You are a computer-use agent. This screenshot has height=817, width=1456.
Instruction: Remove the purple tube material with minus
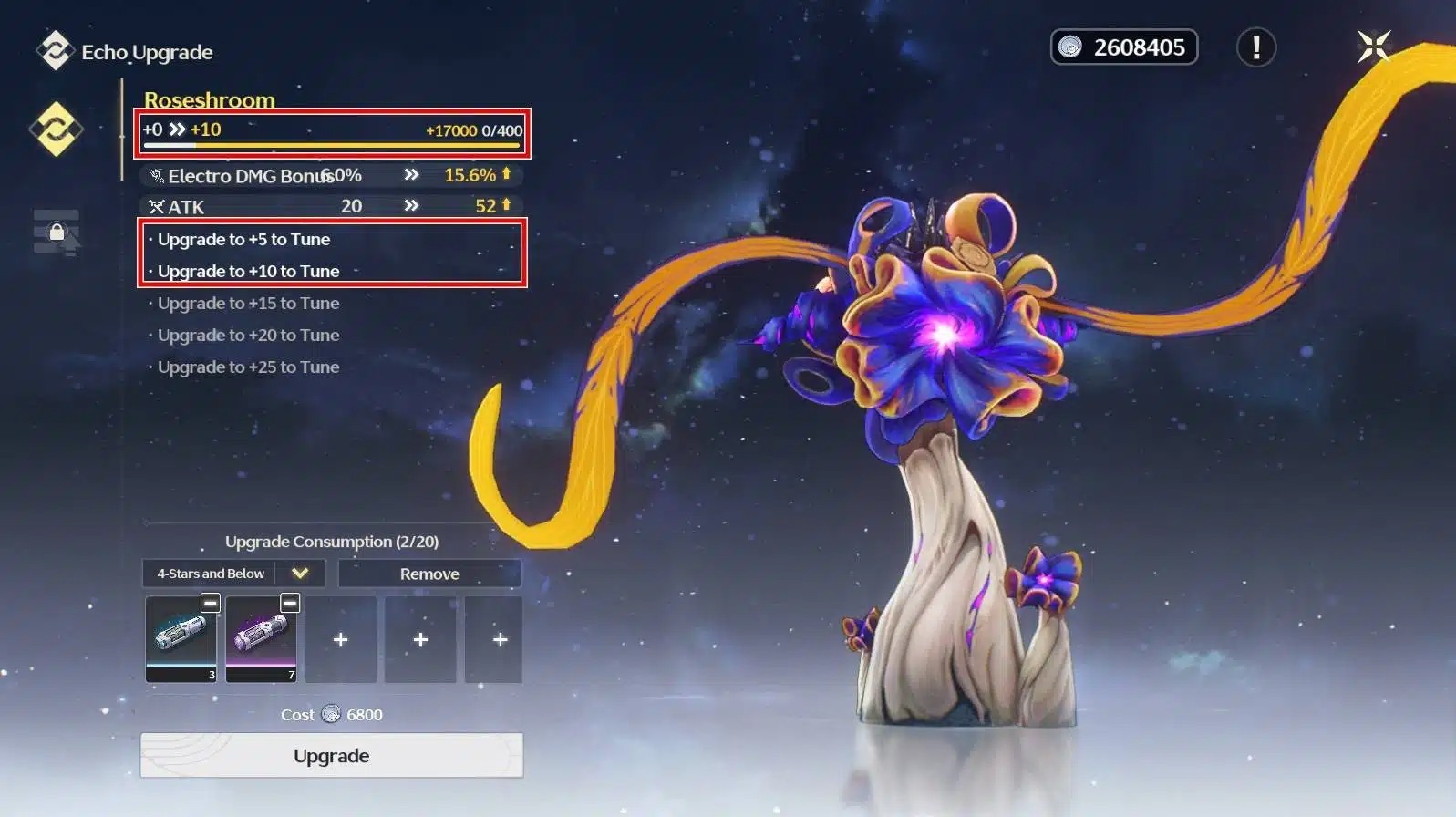(290, 603)
